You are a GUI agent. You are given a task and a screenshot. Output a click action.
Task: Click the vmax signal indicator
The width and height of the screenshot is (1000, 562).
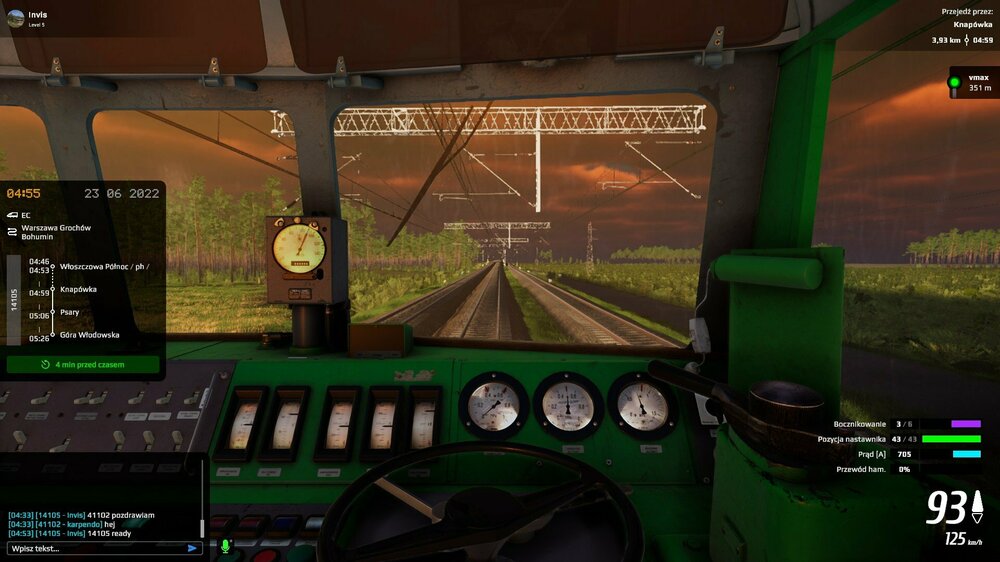[968, 83]
